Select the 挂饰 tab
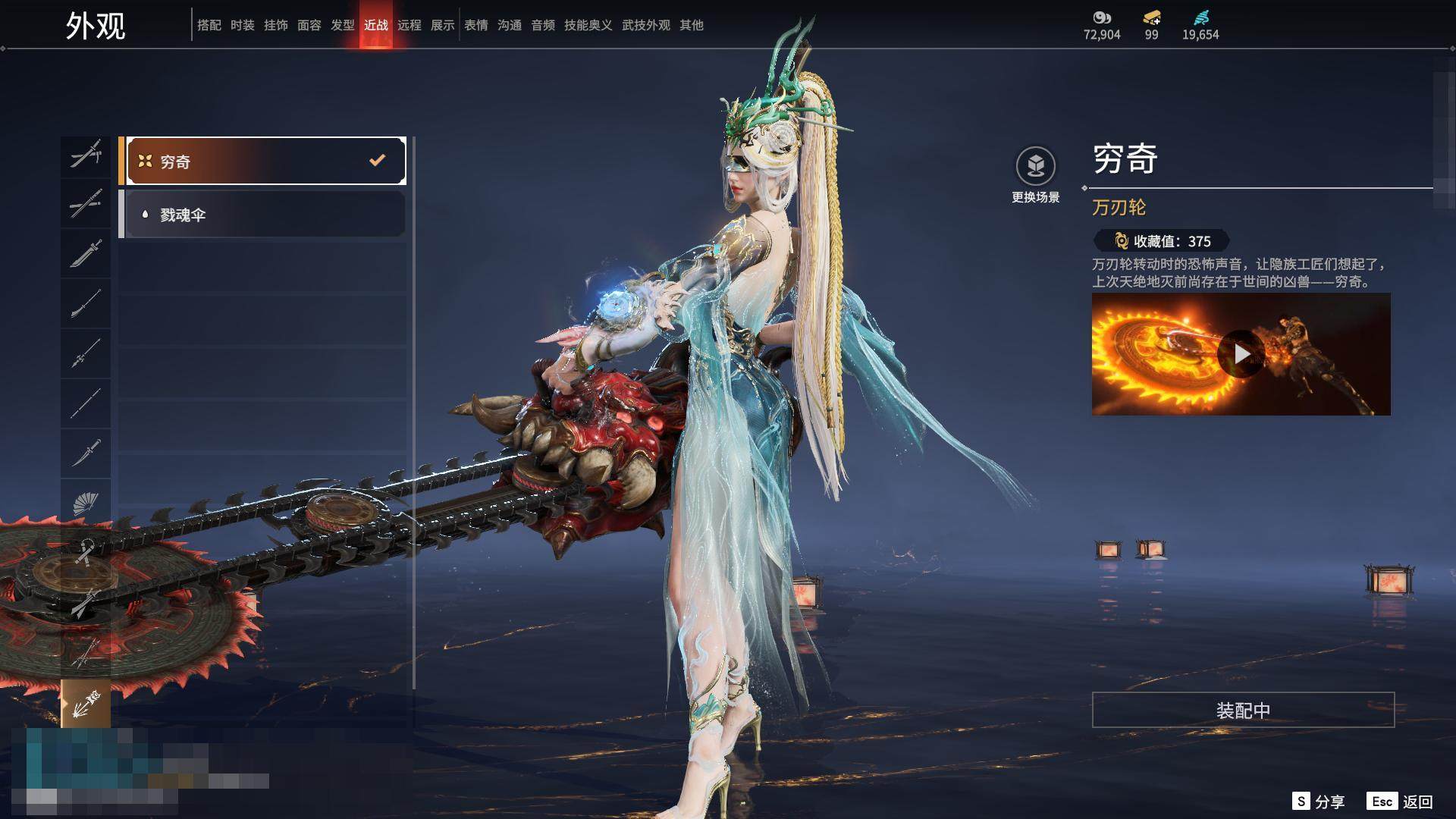 pos(276,25)
